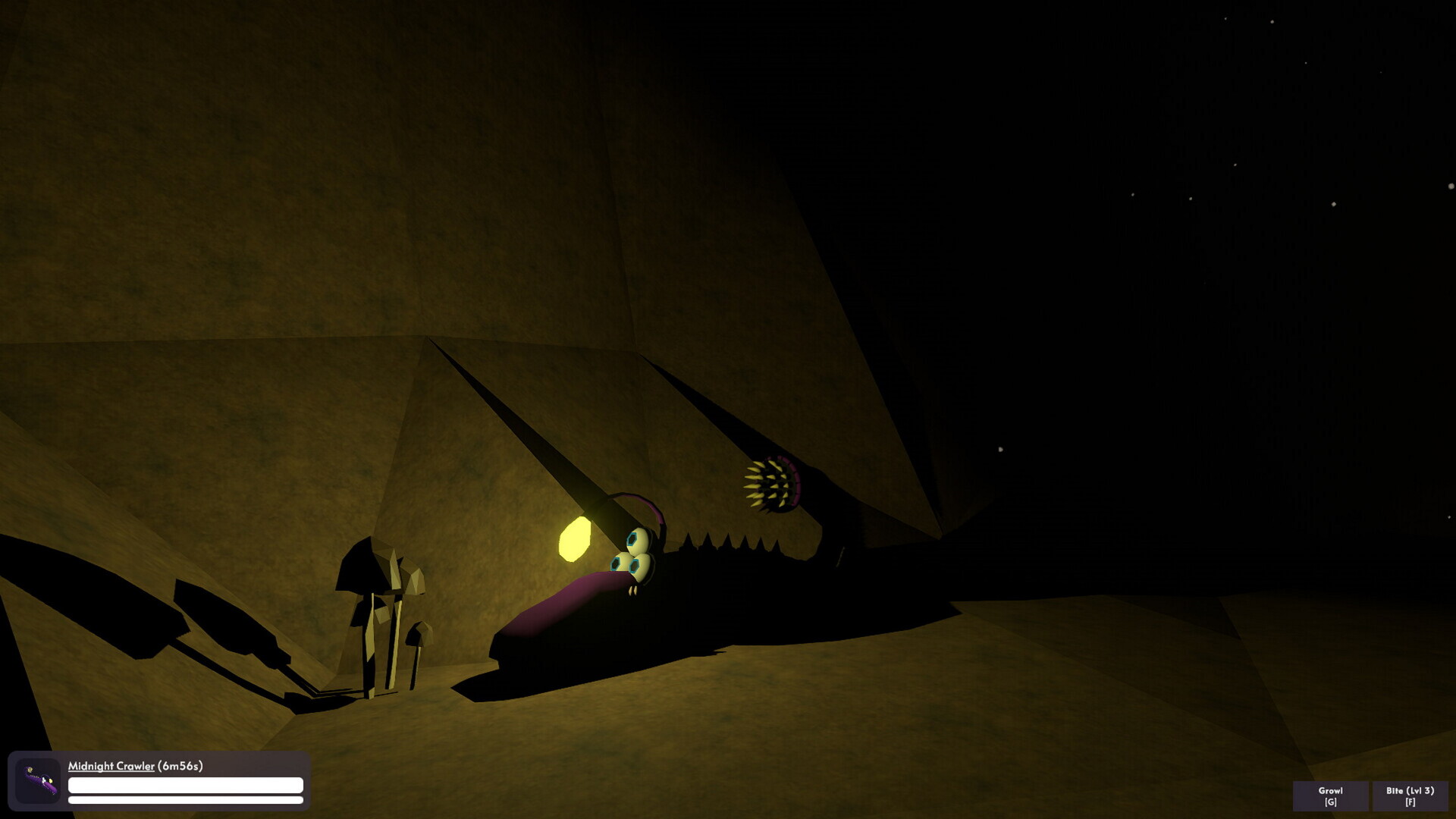The width and height of the screenshot is (1456, 819).
Task: Click the tall mushroom cluster on the cave floor
Action: click(375, 607)
